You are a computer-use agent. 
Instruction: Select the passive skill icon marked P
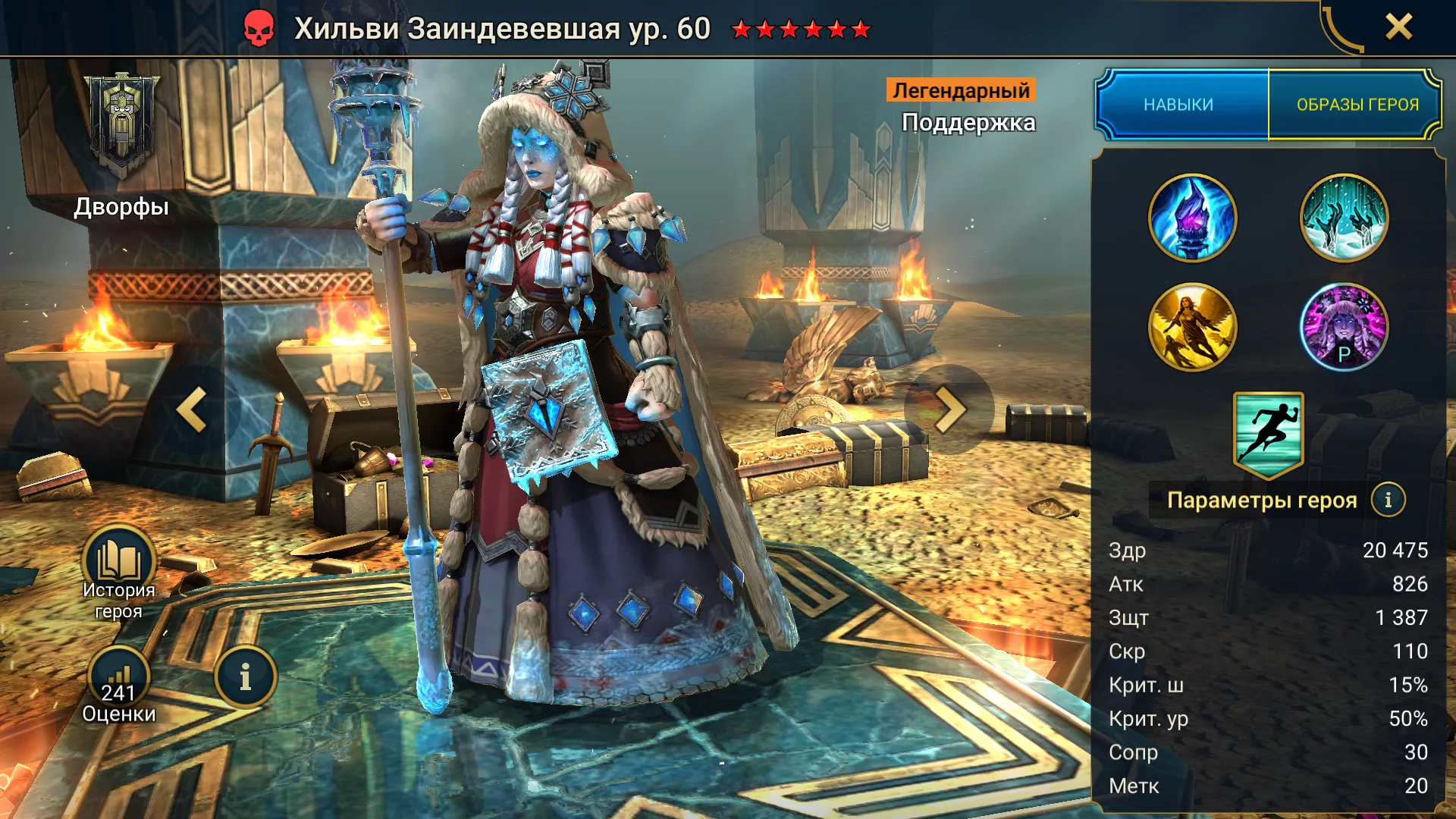coord(1344,328)
